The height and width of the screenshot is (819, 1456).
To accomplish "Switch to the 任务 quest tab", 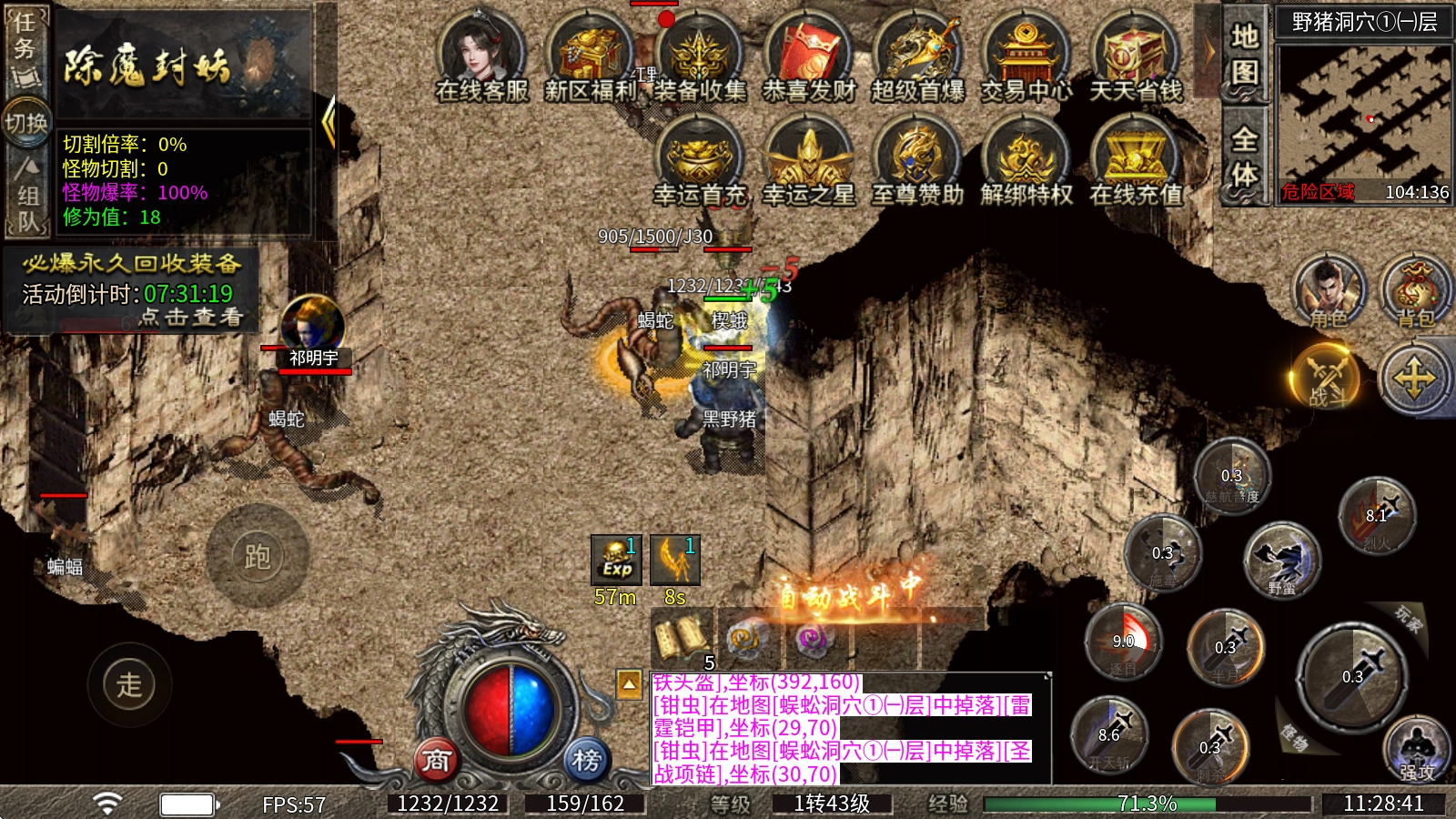I will click(x=25, y=47).
